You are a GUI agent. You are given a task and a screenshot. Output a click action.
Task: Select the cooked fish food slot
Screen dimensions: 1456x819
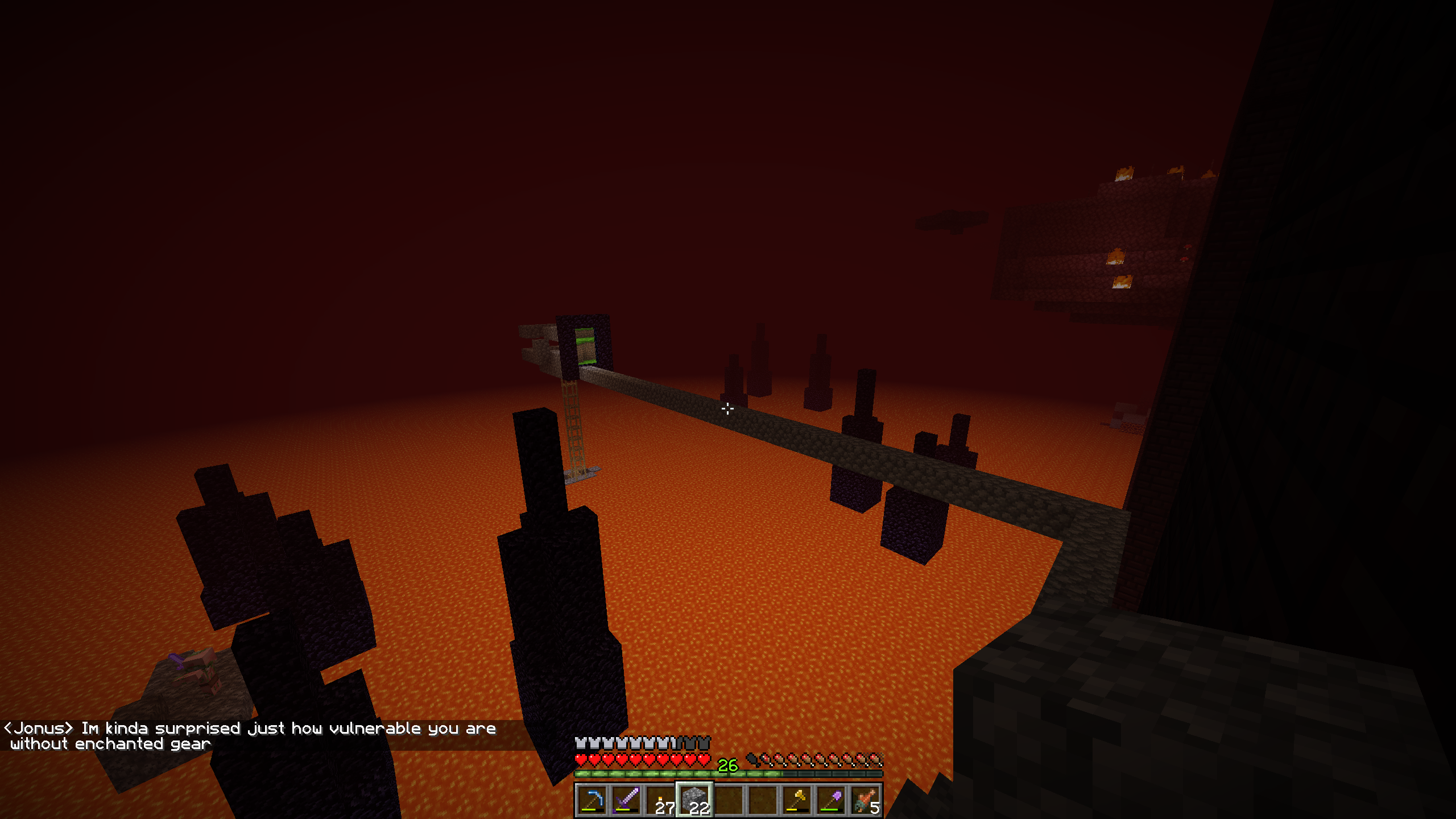pos(865,801)
